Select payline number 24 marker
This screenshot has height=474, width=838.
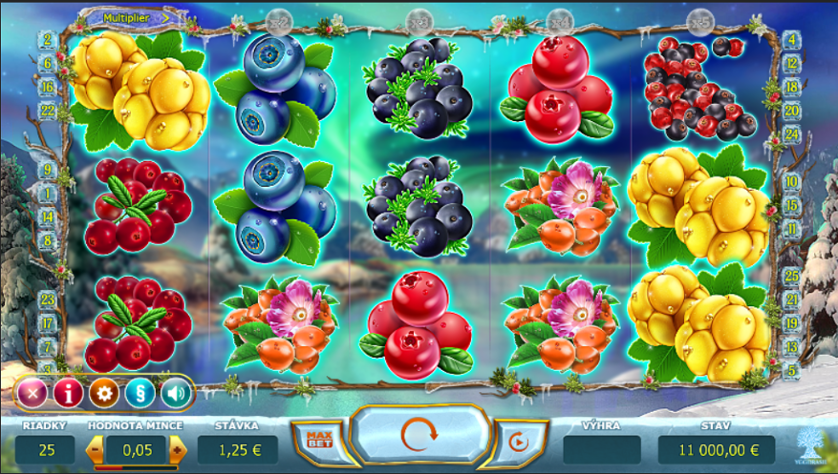click(x=792, y=134)
